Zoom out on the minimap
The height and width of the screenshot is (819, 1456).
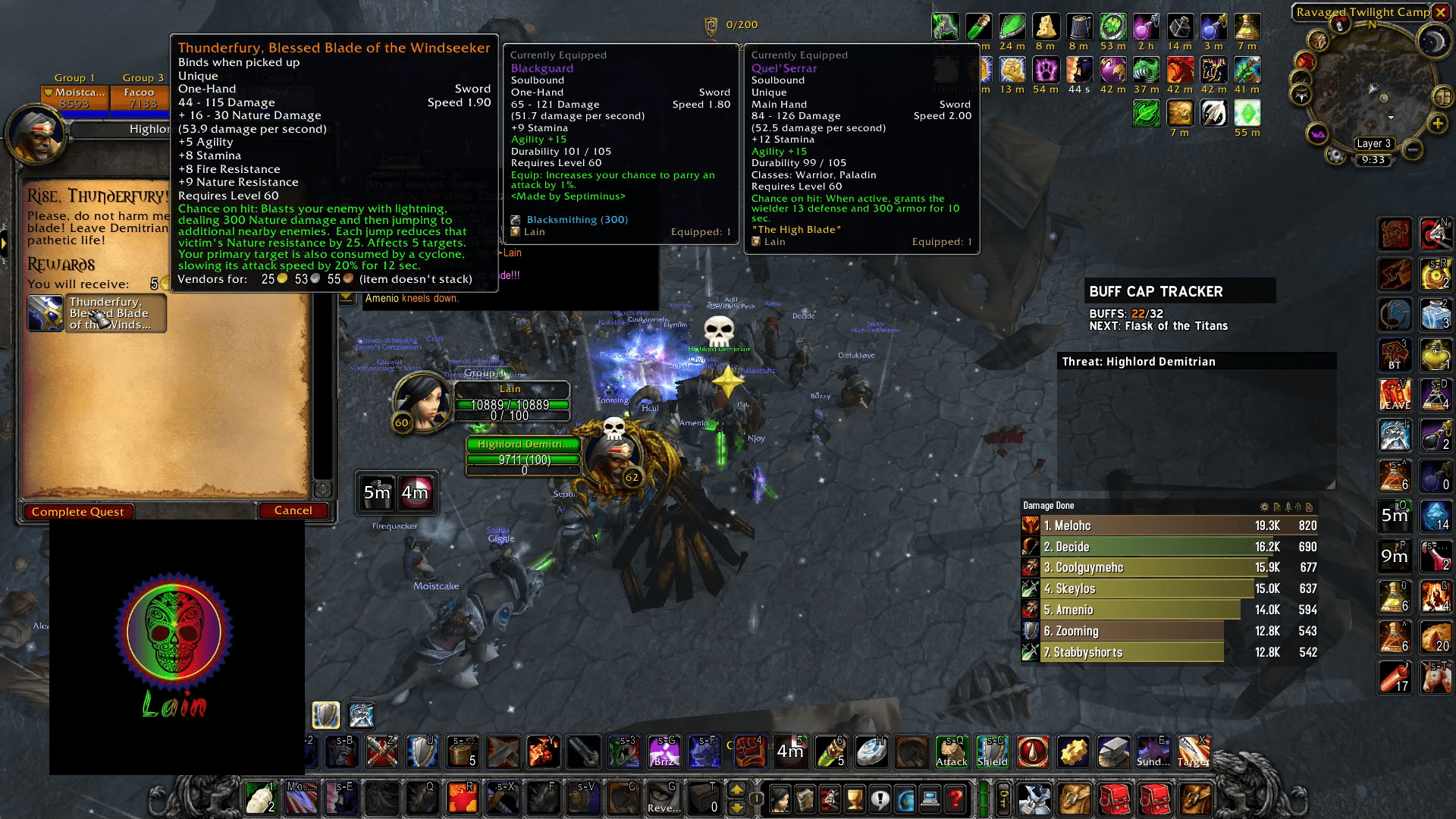click(1413, 150)
